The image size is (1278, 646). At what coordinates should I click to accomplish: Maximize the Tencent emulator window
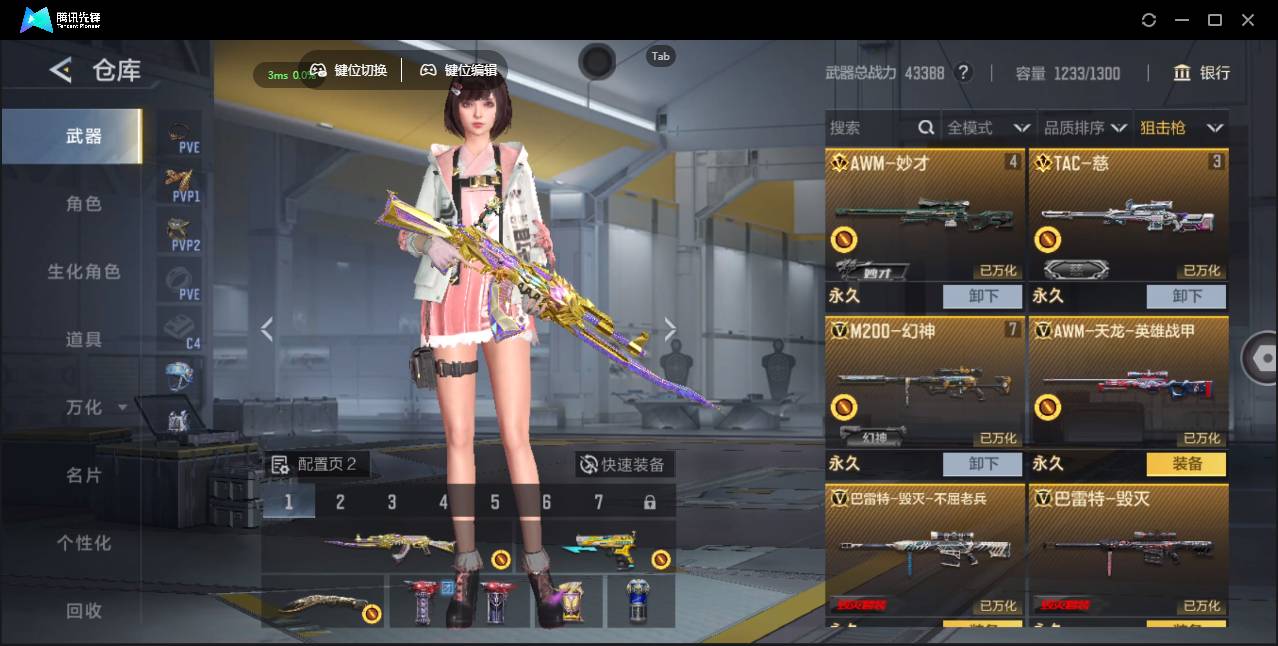coord(1215,20)
